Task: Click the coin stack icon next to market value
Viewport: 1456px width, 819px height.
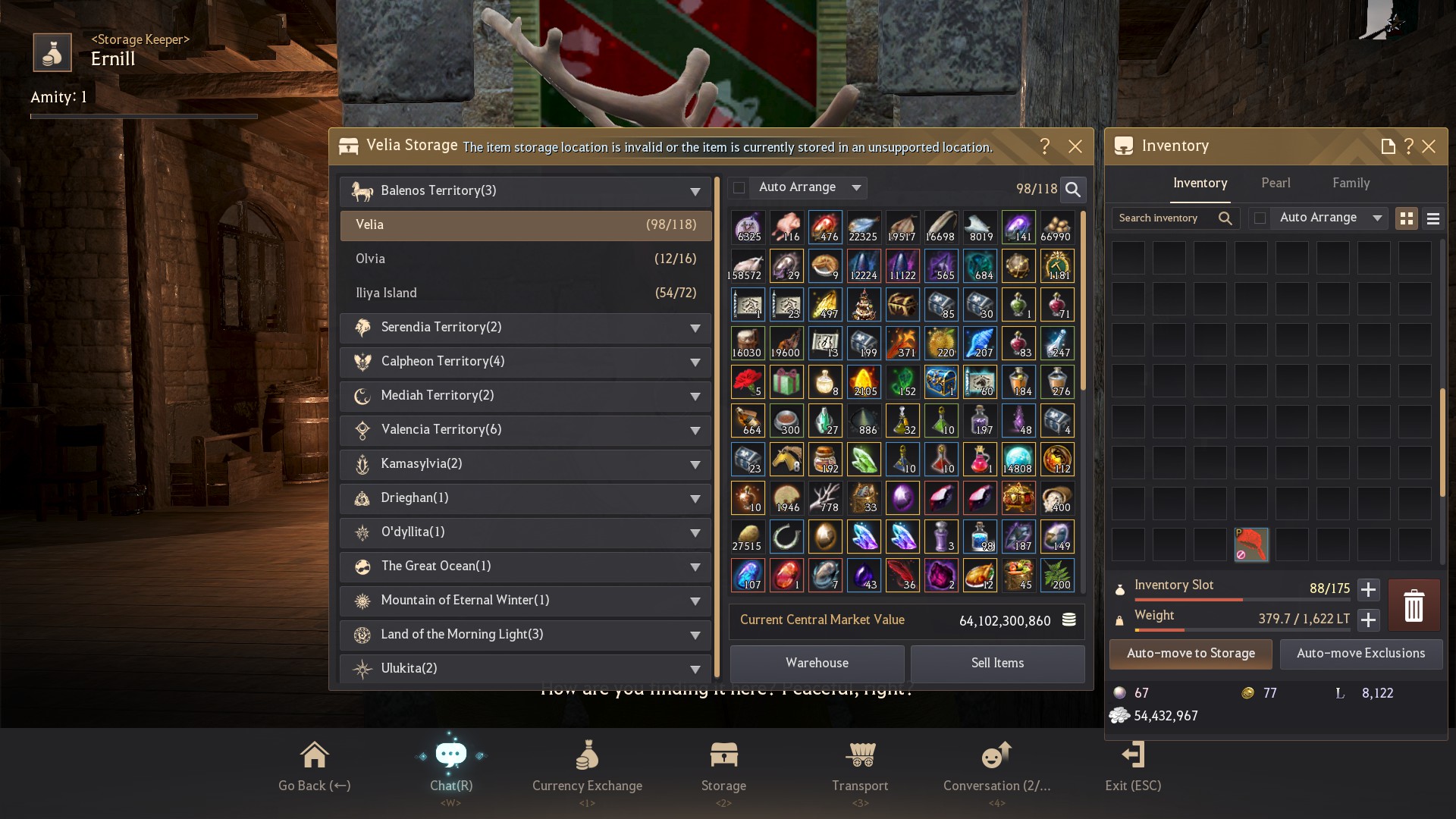Action: pos(1068,620)
